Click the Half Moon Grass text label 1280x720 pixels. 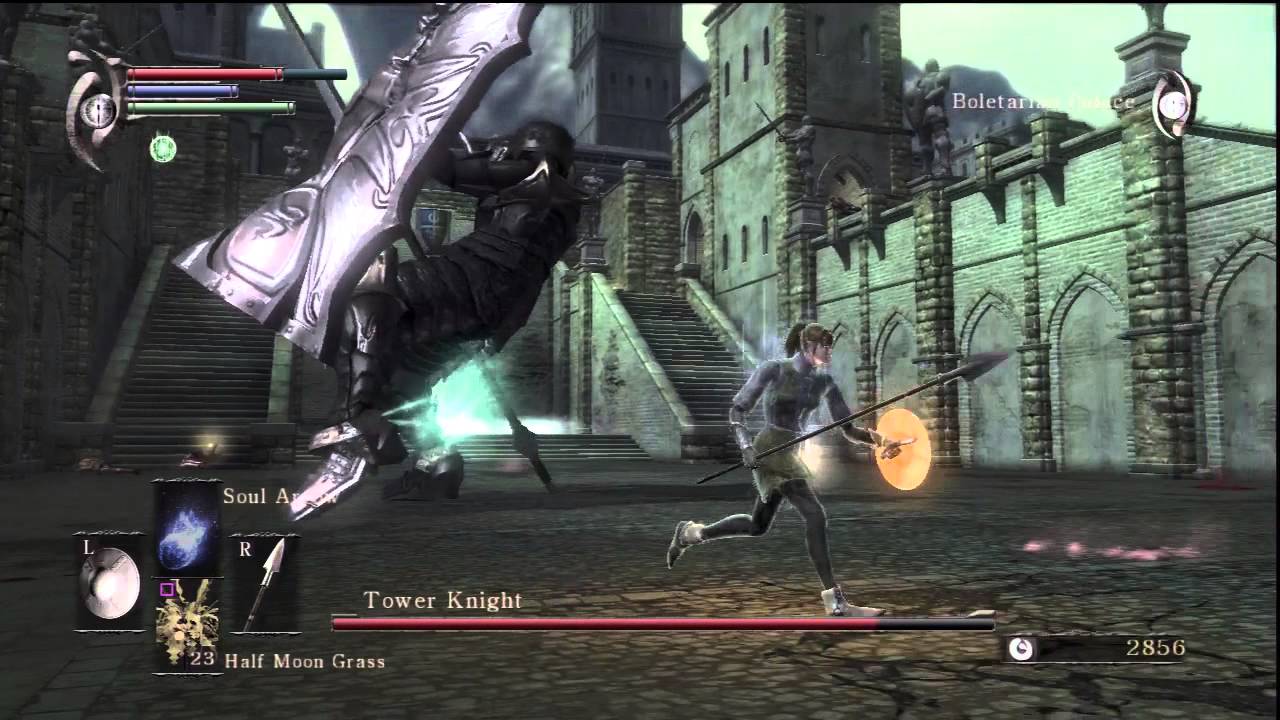305,661
